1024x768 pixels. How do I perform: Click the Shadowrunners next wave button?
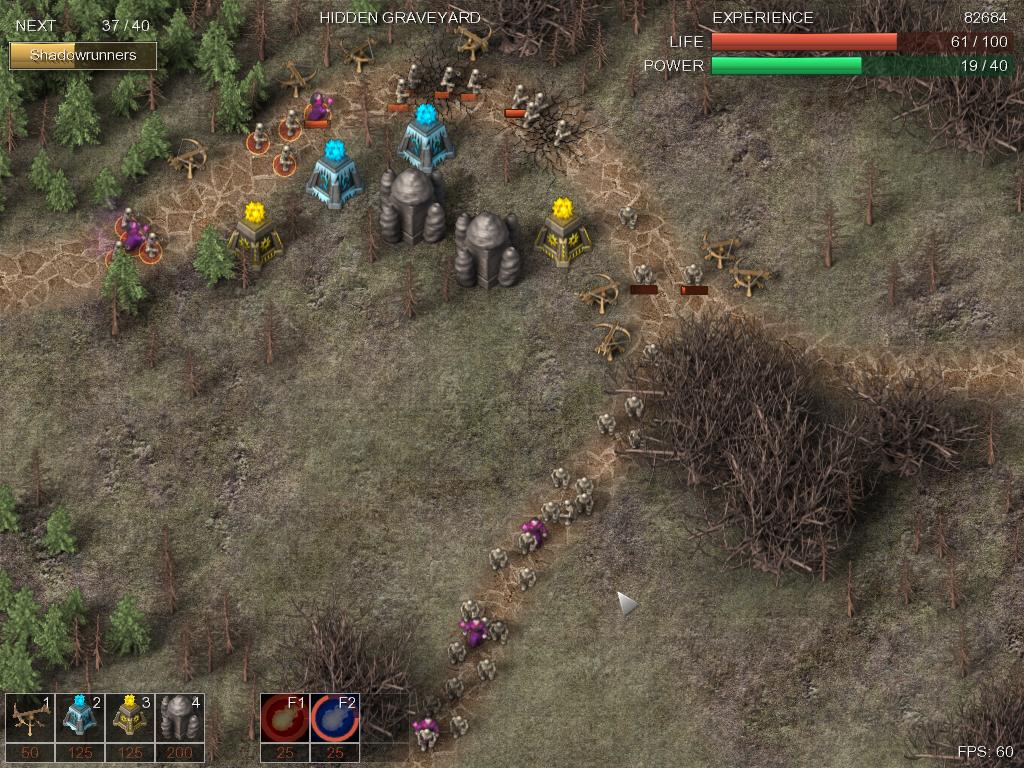[x=83, y=55]
